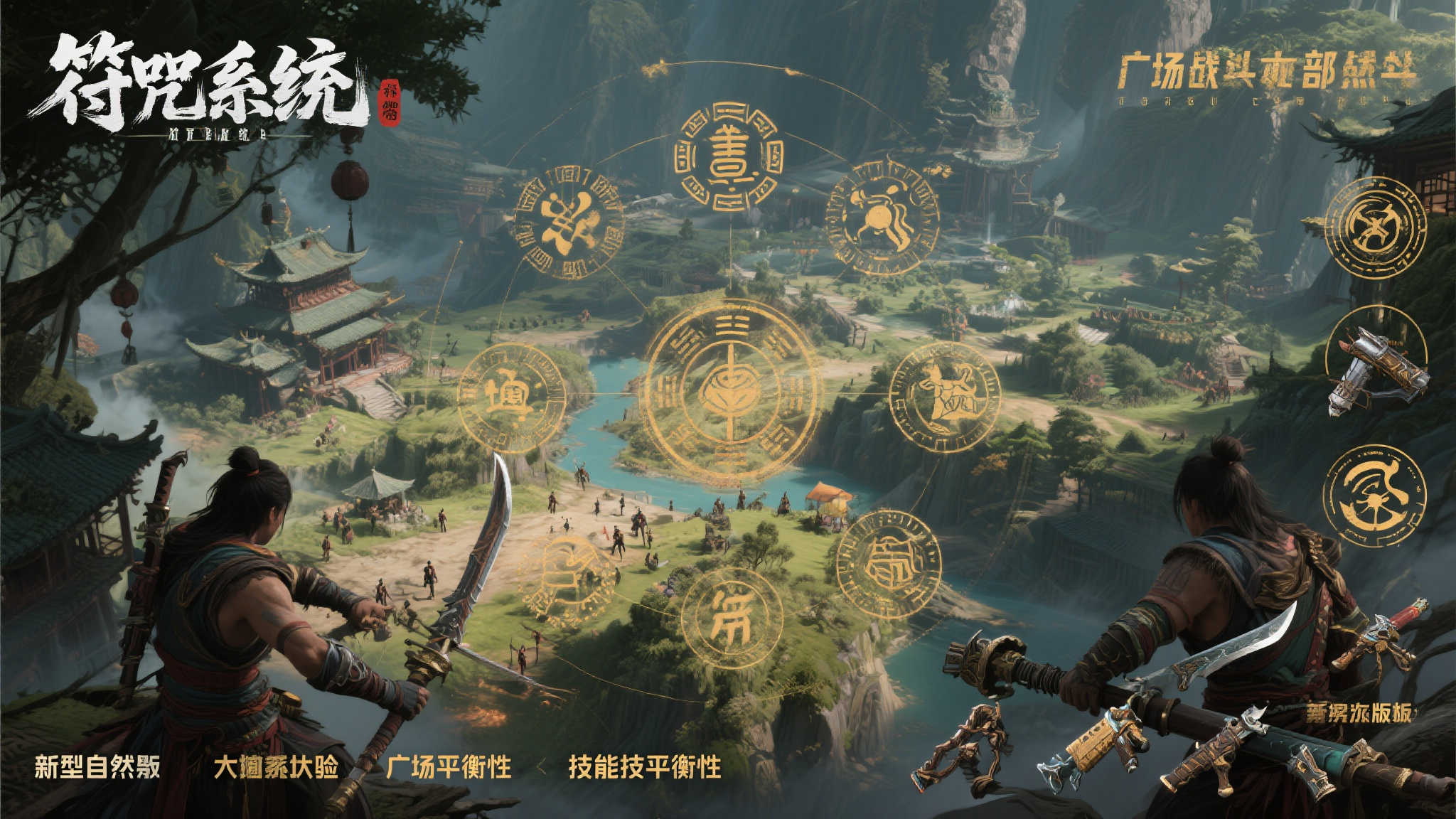Viewport: 1456px width, 819px height.
Task: Select the upper-right rune with a leaping beast
Action: coord(883,218)
